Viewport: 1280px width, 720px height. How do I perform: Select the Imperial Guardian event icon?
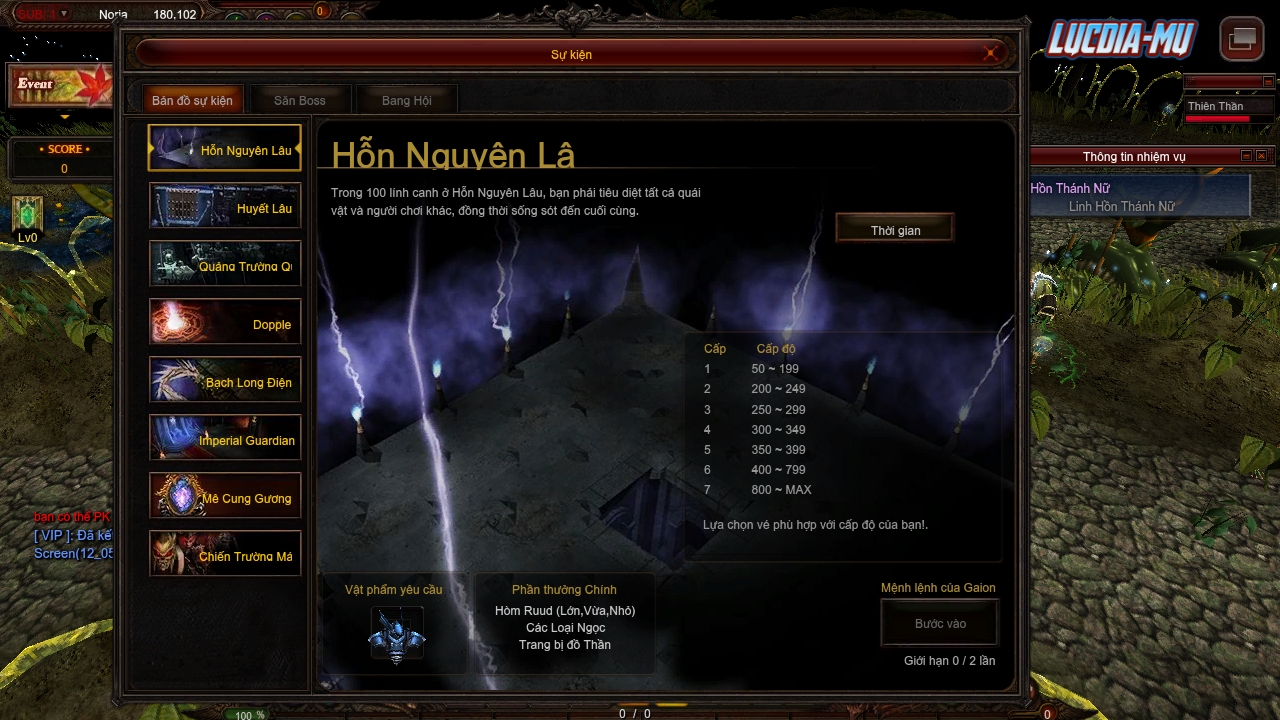pos(224,438)
